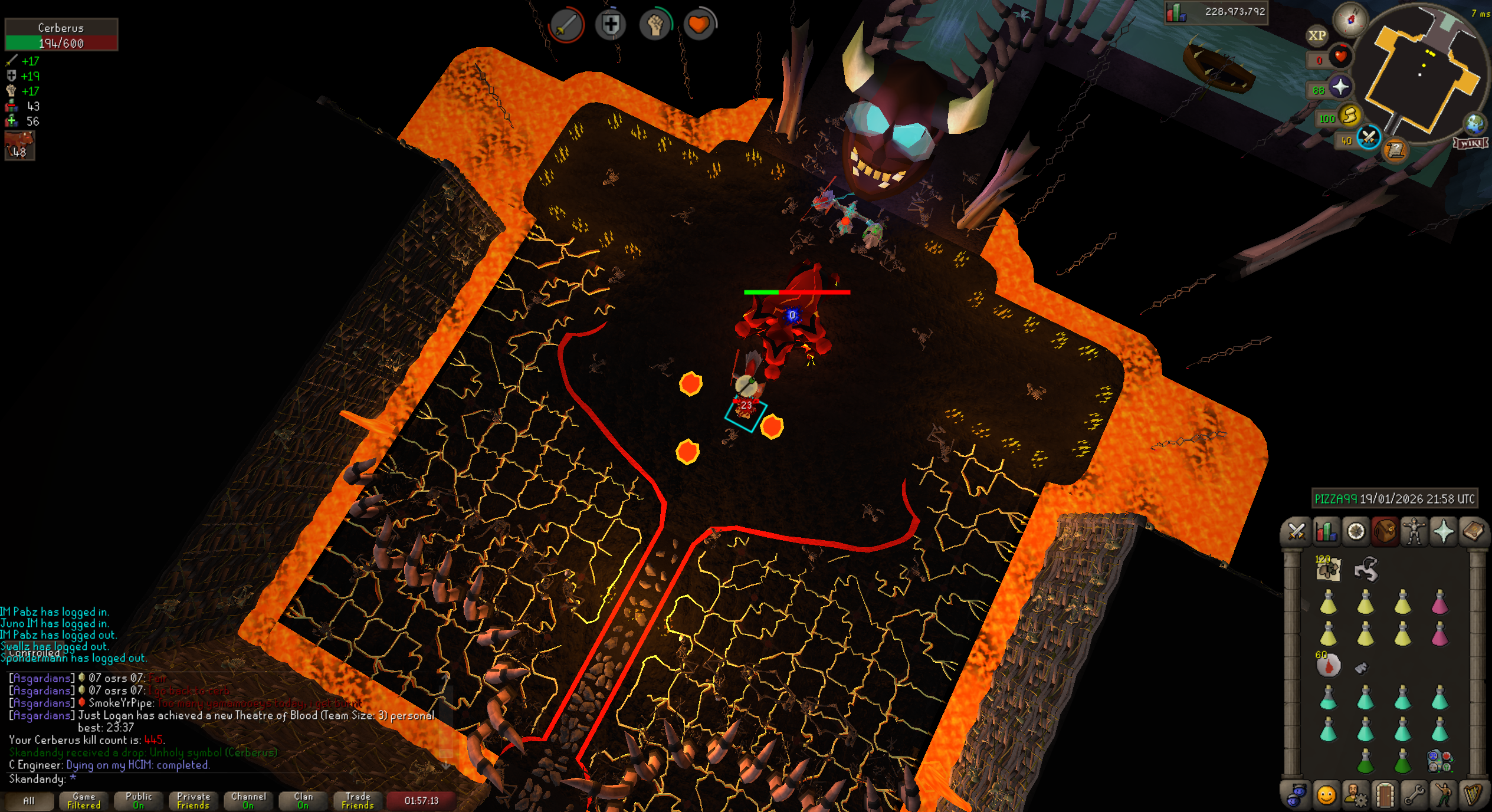Switch to the Prayer tab
Image resolution: width=1492 pixels, height=812 pixels.
pos(1444,532)
